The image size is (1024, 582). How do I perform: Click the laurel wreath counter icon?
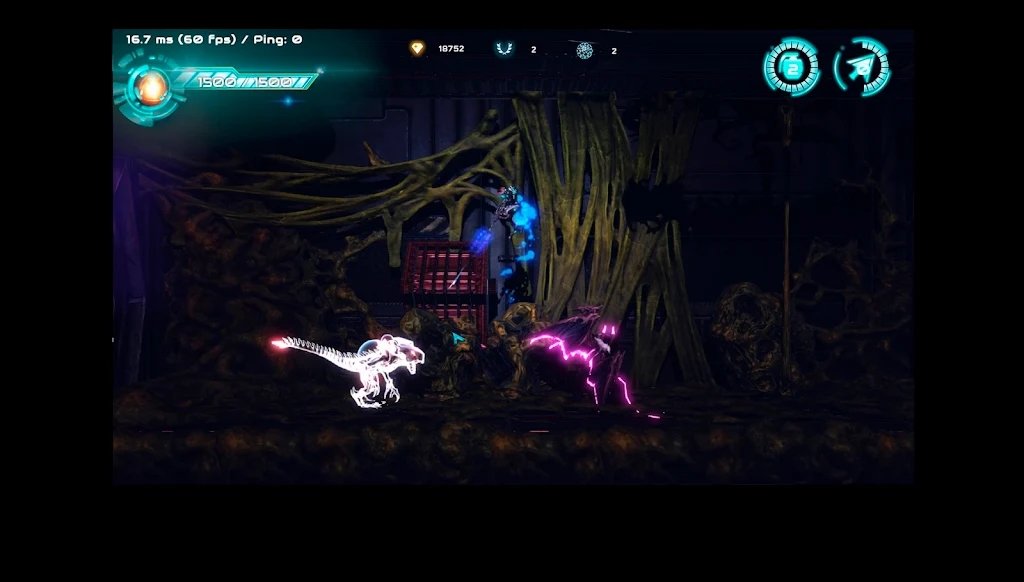(504, 49)
